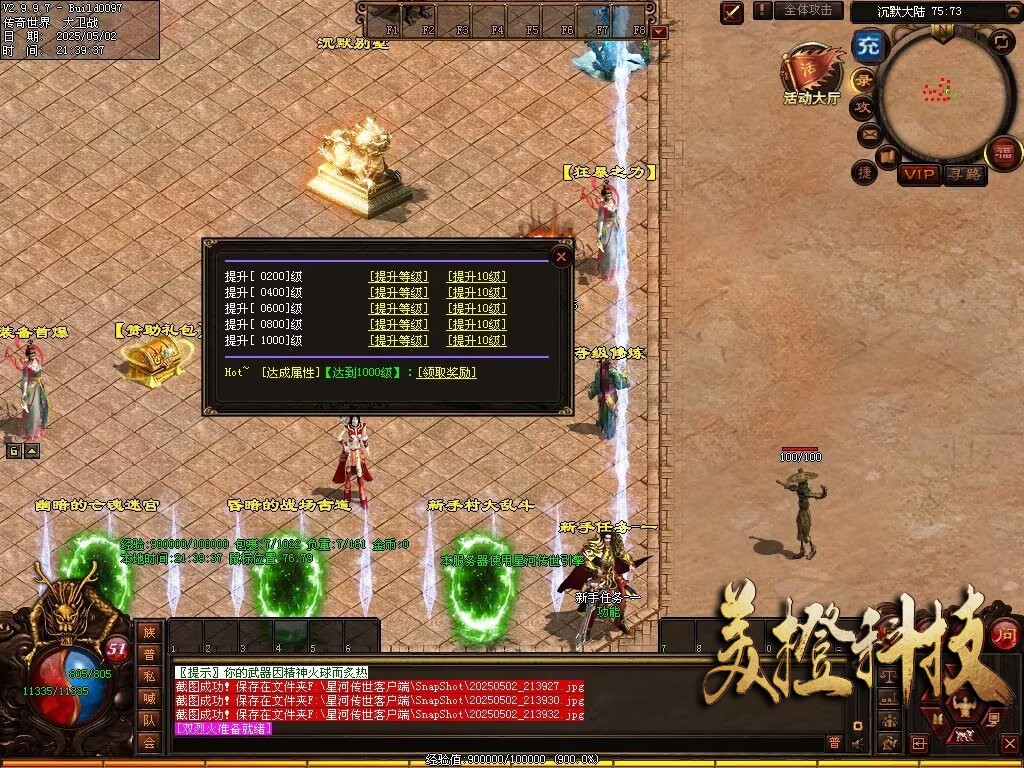Claim the reward via 领取奖励 link
This screenshot has width=1024, height=768.
click(x=446, y=373)
